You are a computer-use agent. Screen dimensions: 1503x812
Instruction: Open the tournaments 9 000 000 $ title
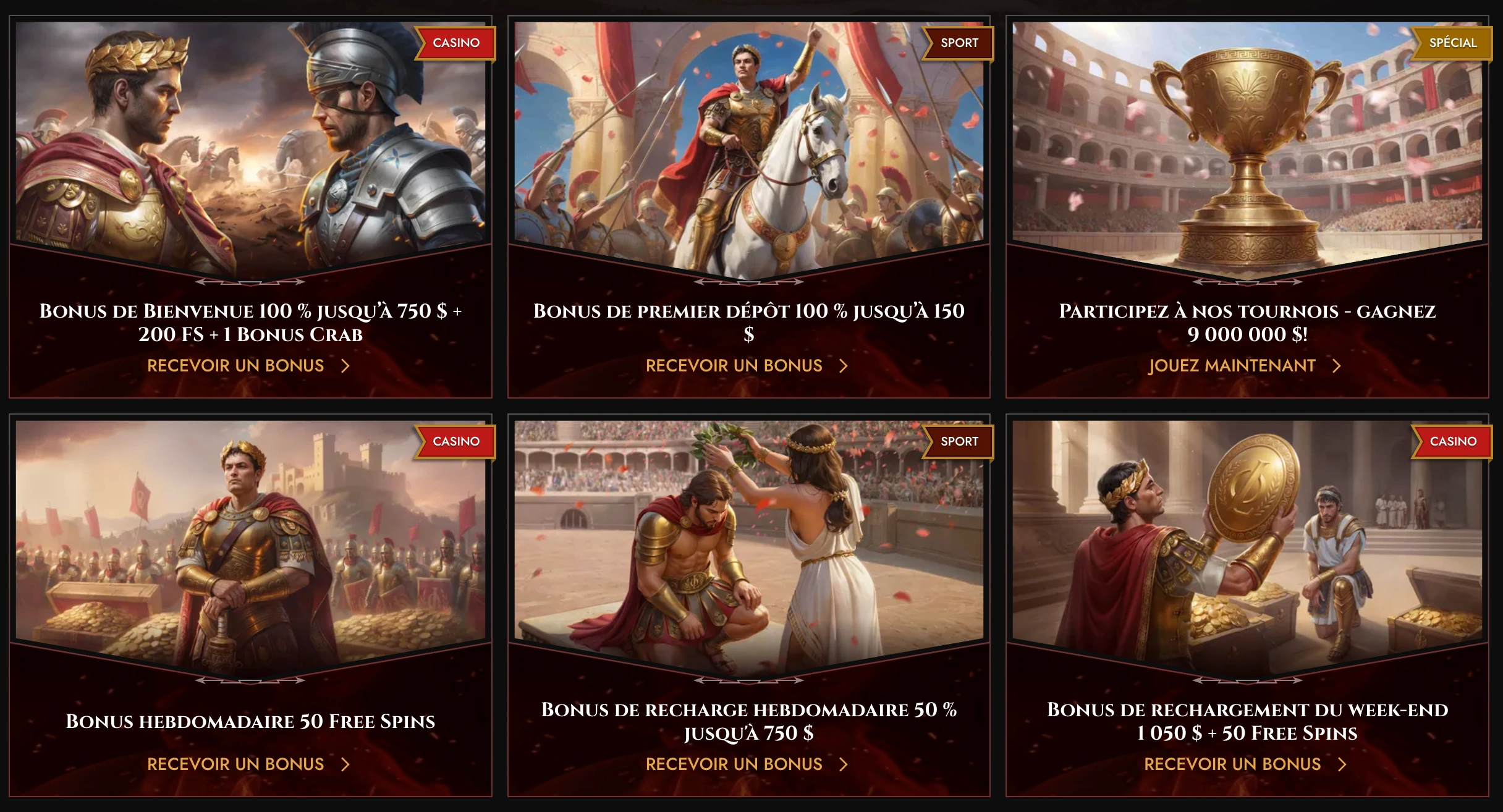(1247, 323)
